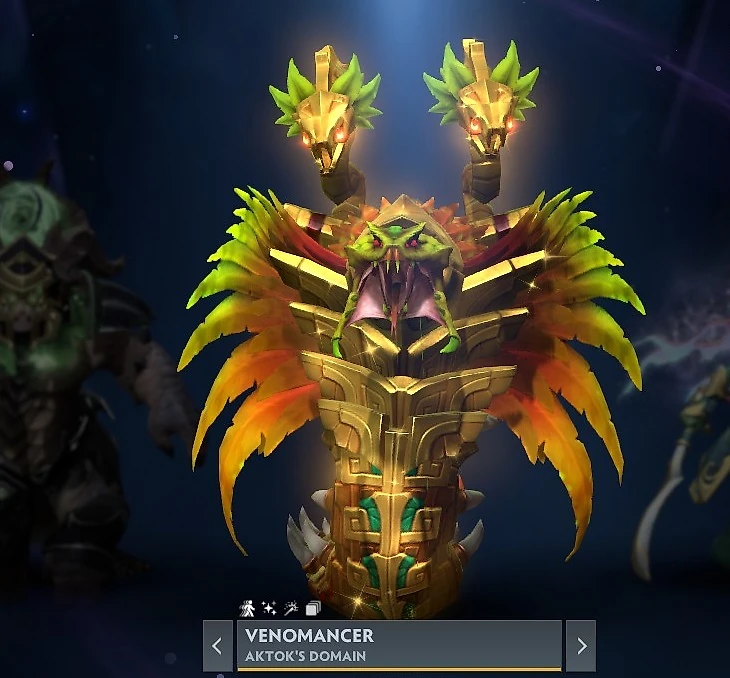Click the stacked cards styles icon
Image resolution: width=730 pixels, height=678 pixels.
[313, 608]
